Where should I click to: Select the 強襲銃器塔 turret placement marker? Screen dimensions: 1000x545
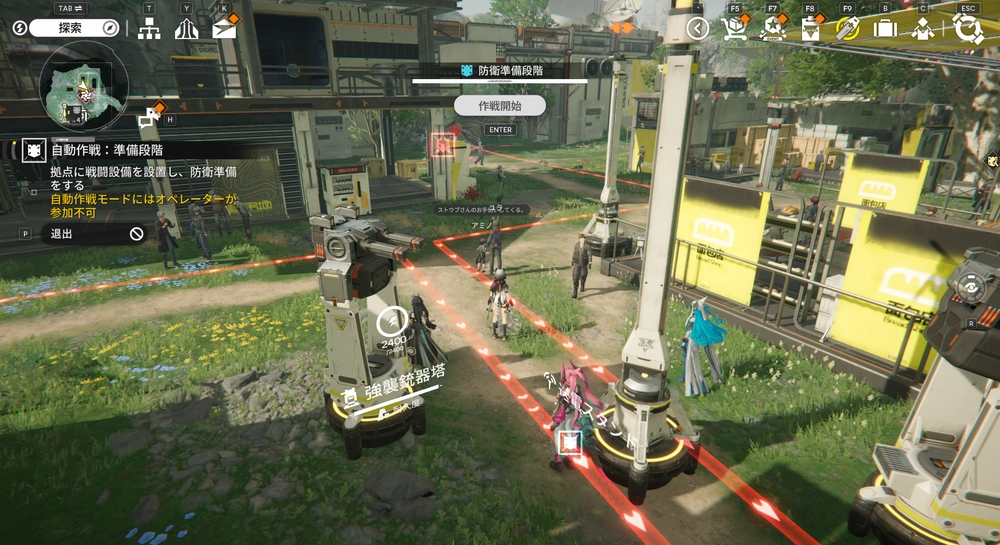point(391,321)
